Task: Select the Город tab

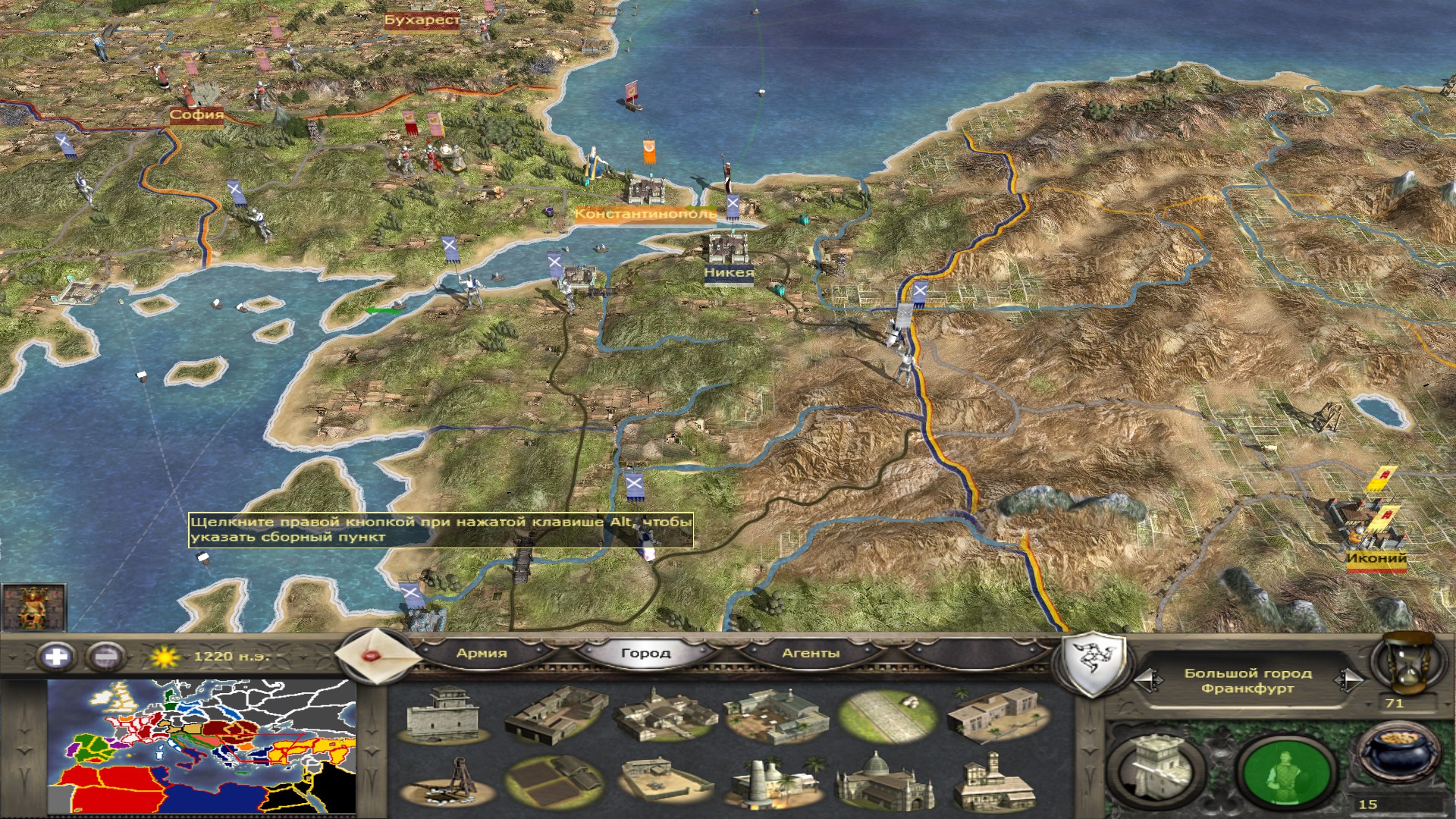Action: [645, 653]
